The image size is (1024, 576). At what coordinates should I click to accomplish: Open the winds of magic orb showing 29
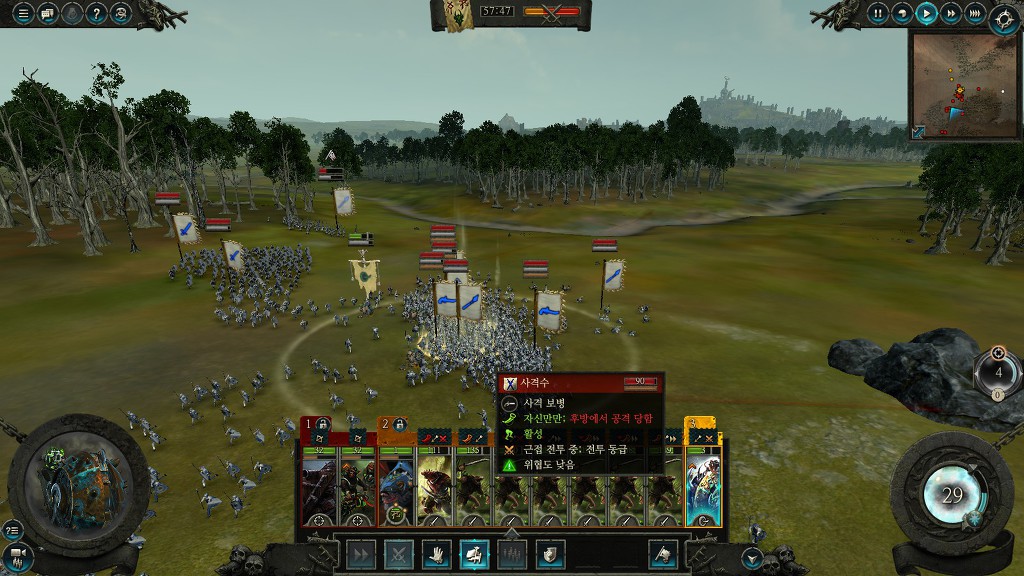point(952,495)
